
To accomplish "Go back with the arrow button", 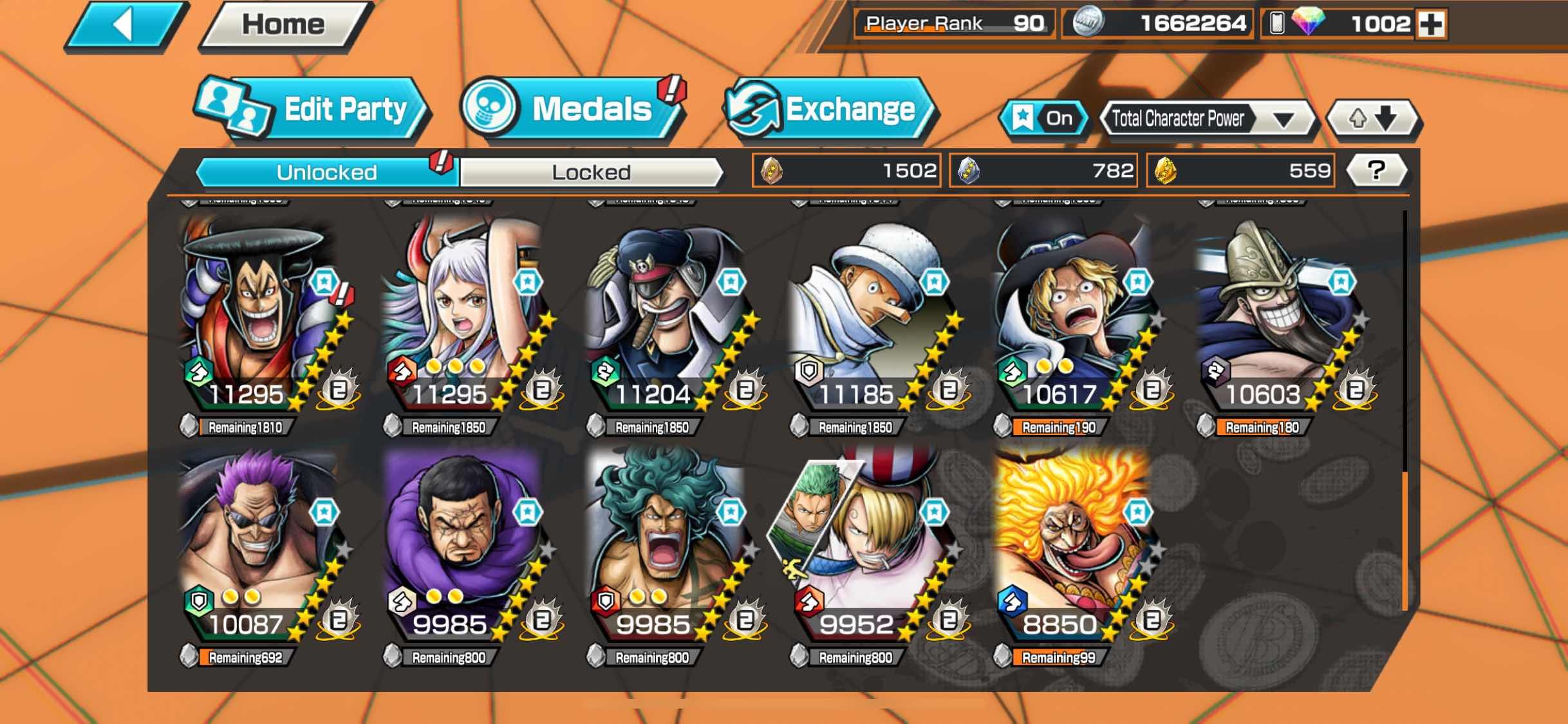I will [x=124, y=26].
